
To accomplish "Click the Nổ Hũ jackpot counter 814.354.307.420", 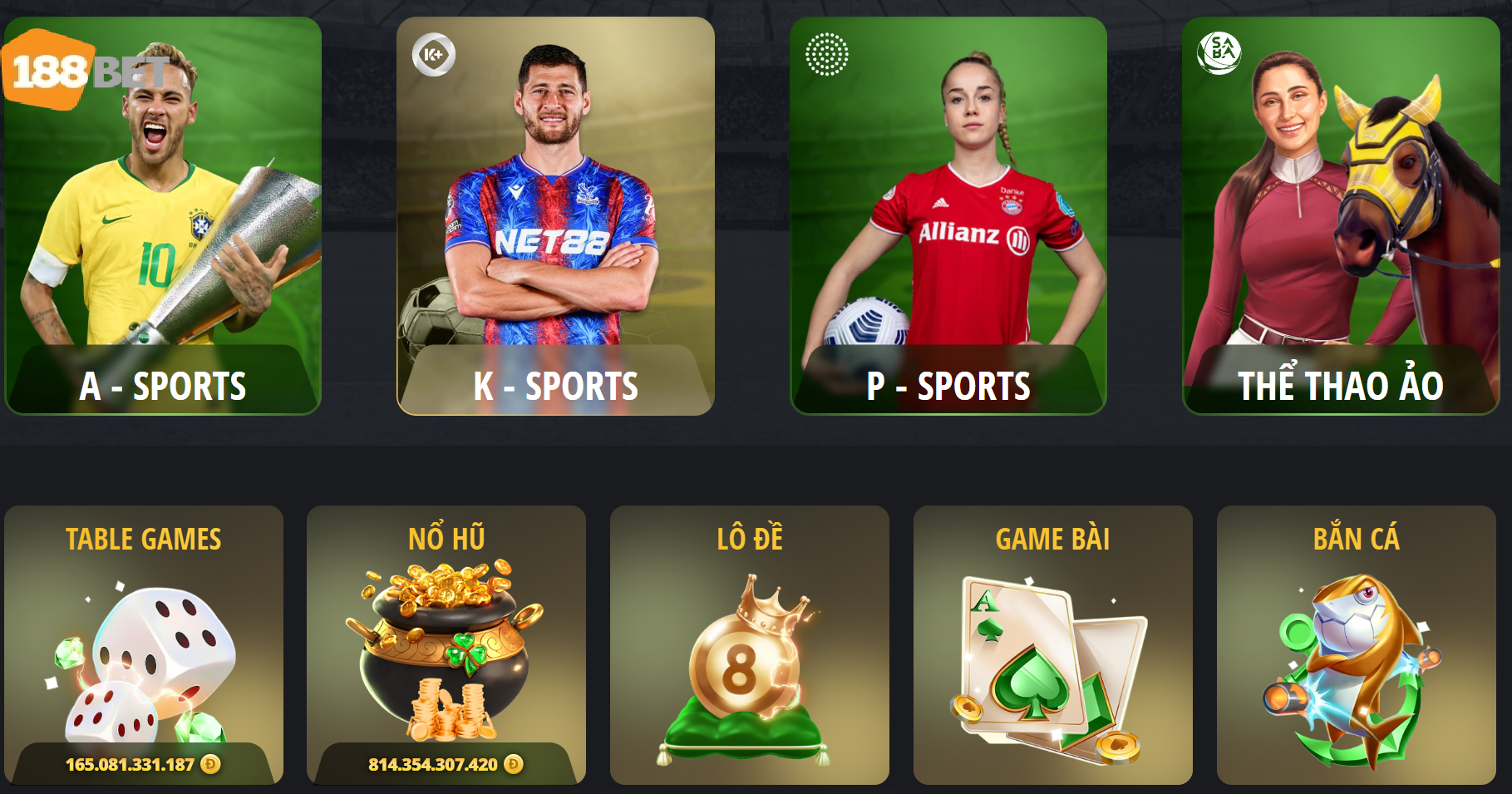I will coord(433,762).
